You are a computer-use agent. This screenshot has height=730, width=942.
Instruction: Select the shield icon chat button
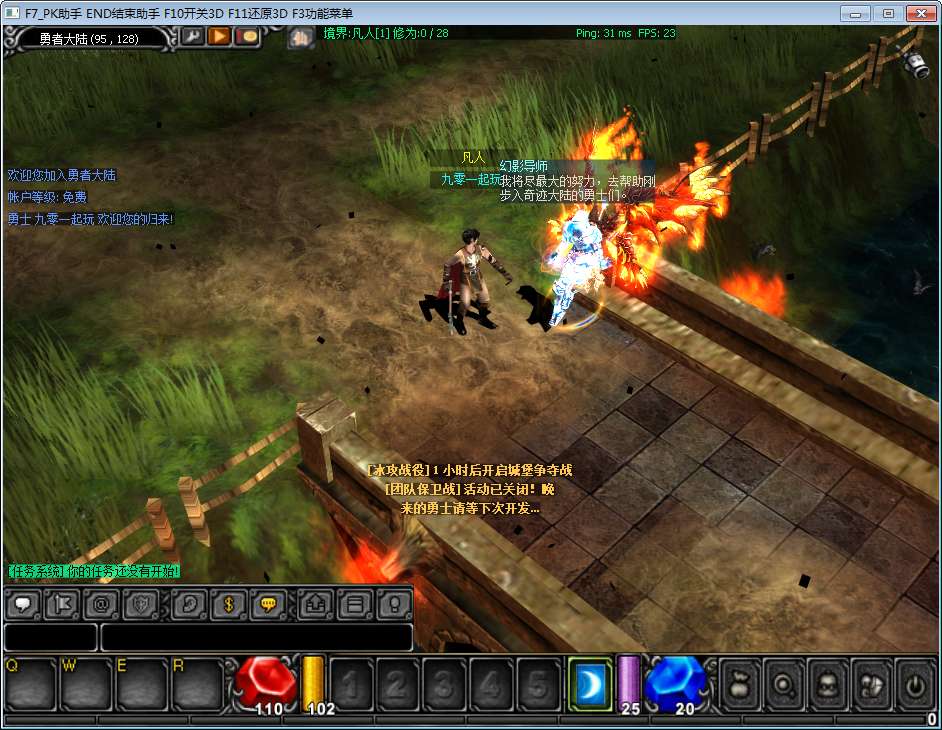coord(141,604)
